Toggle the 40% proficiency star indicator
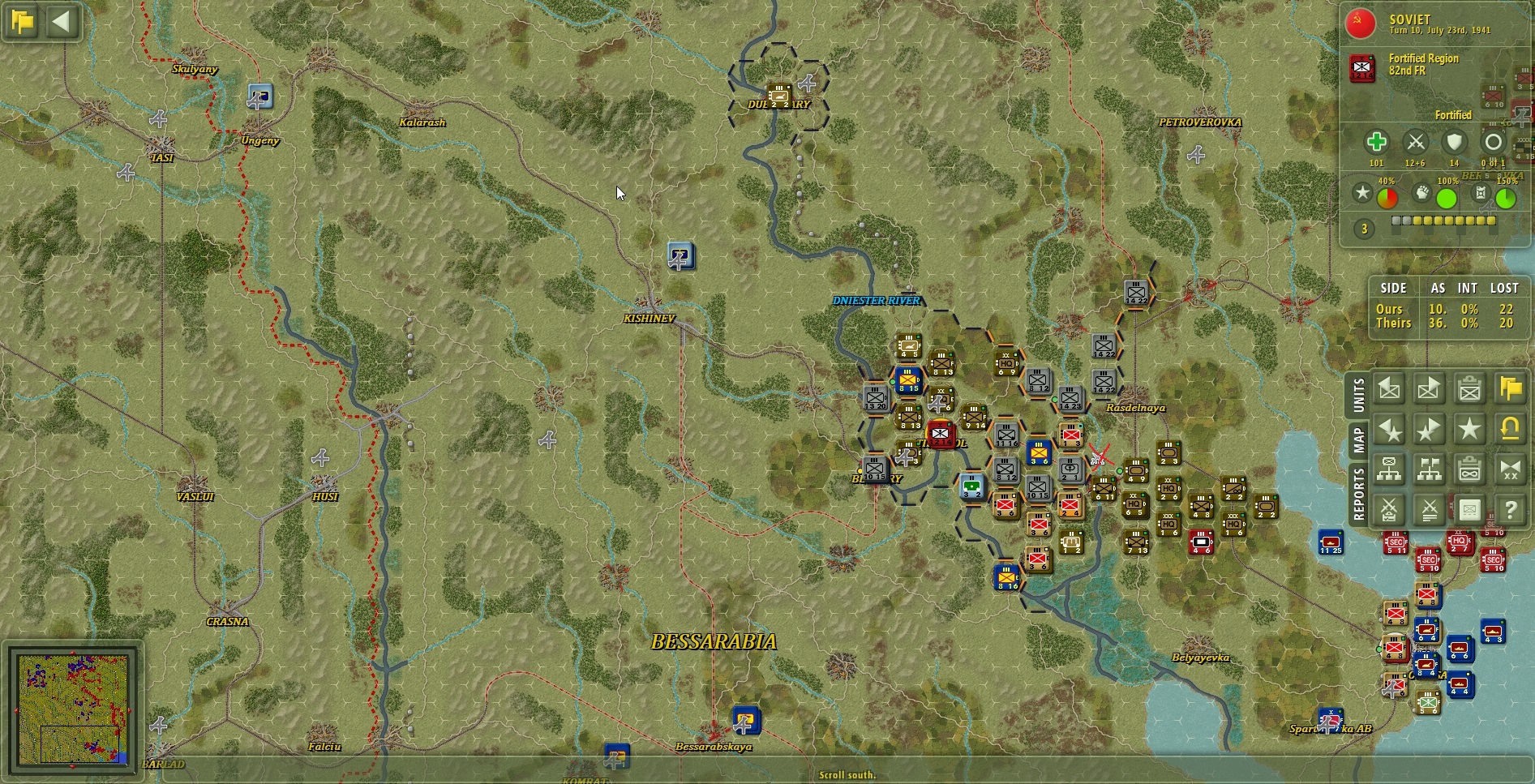Viewport: 1535px width, 784px height. [x=1362, y=193]
